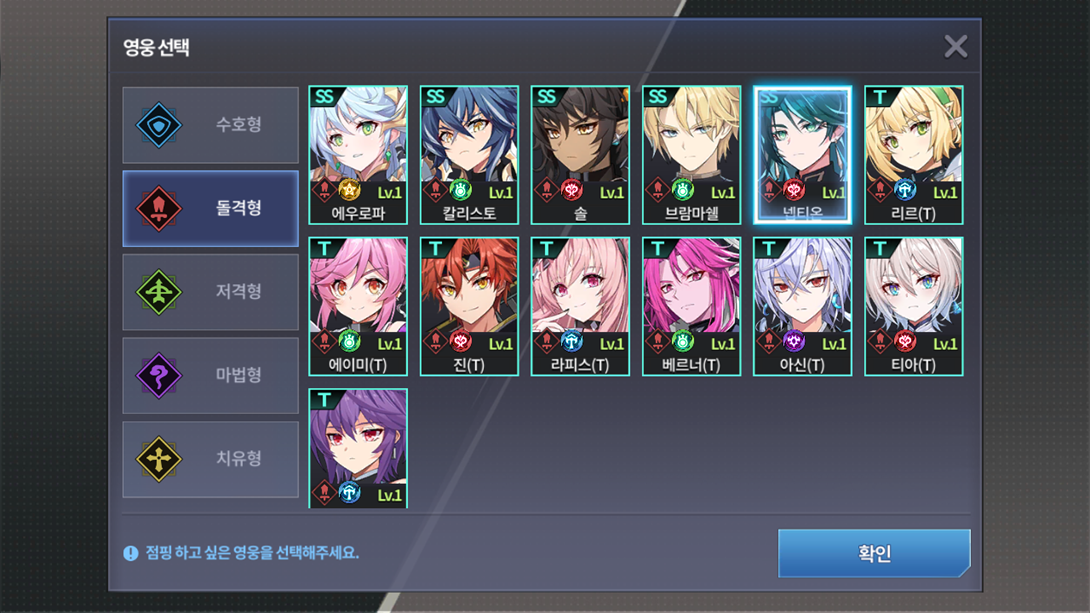The height and width of the screenshot is (613, 1090).
Task: Open the 저격형 class tab
Action: 210,292
